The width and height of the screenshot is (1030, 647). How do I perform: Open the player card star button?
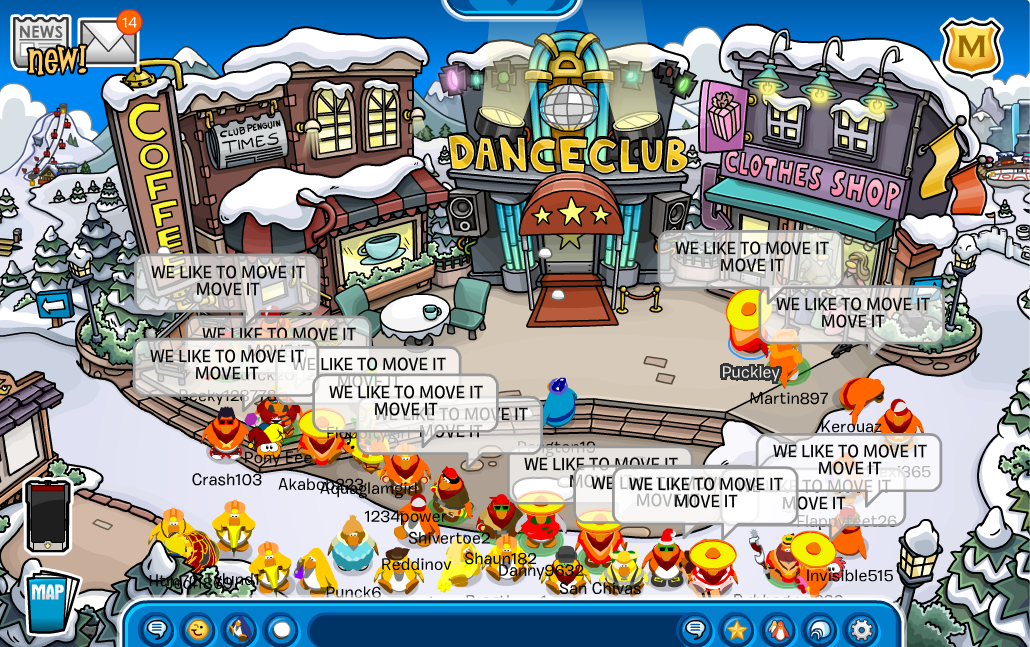coord(737,630)
